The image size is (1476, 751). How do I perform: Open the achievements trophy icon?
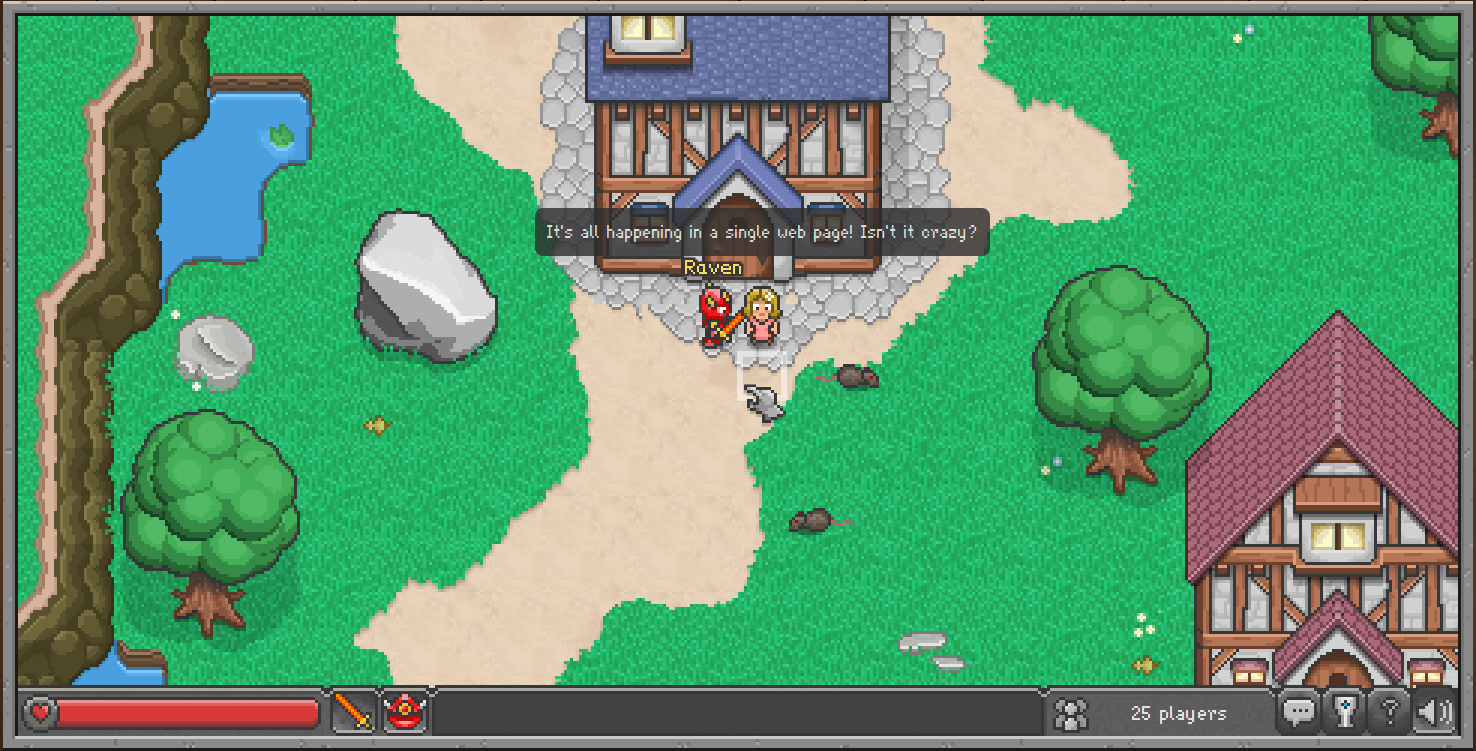coord(1345,713)
